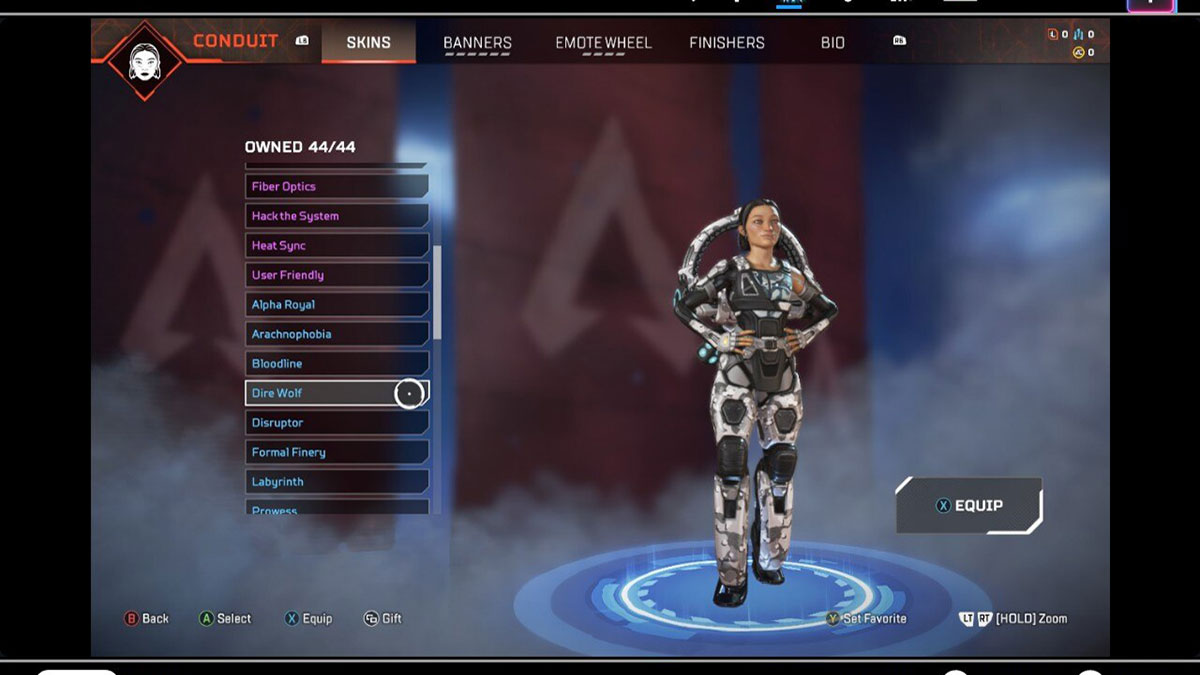The height and width of the screenshot is (675, 1200).
Task: Choose the Arachnophobia skin
Action: pyautogui.click(x=337, y=334)
